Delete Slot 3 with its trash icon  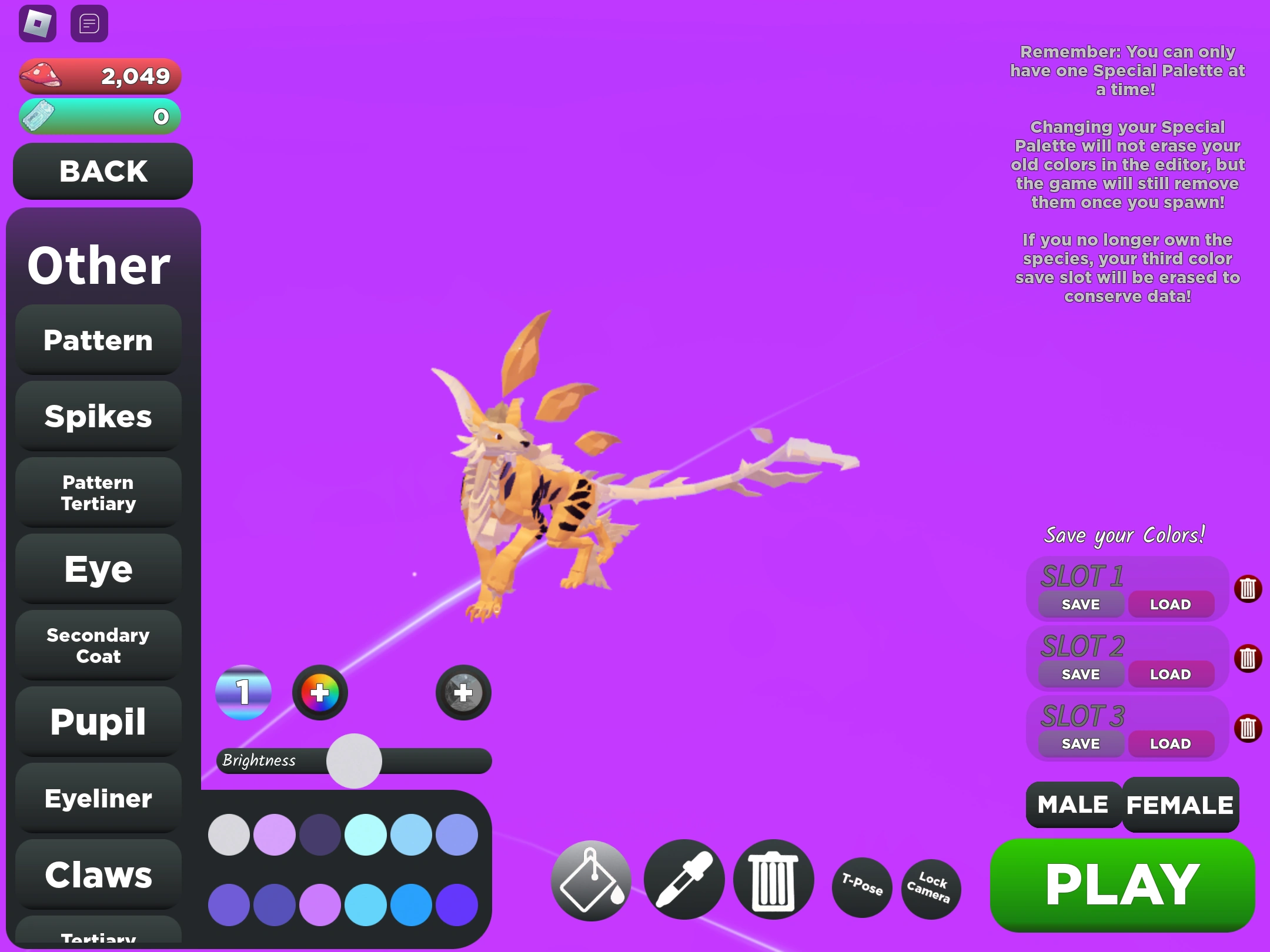pyautogui.click(x=1249, y=728)
